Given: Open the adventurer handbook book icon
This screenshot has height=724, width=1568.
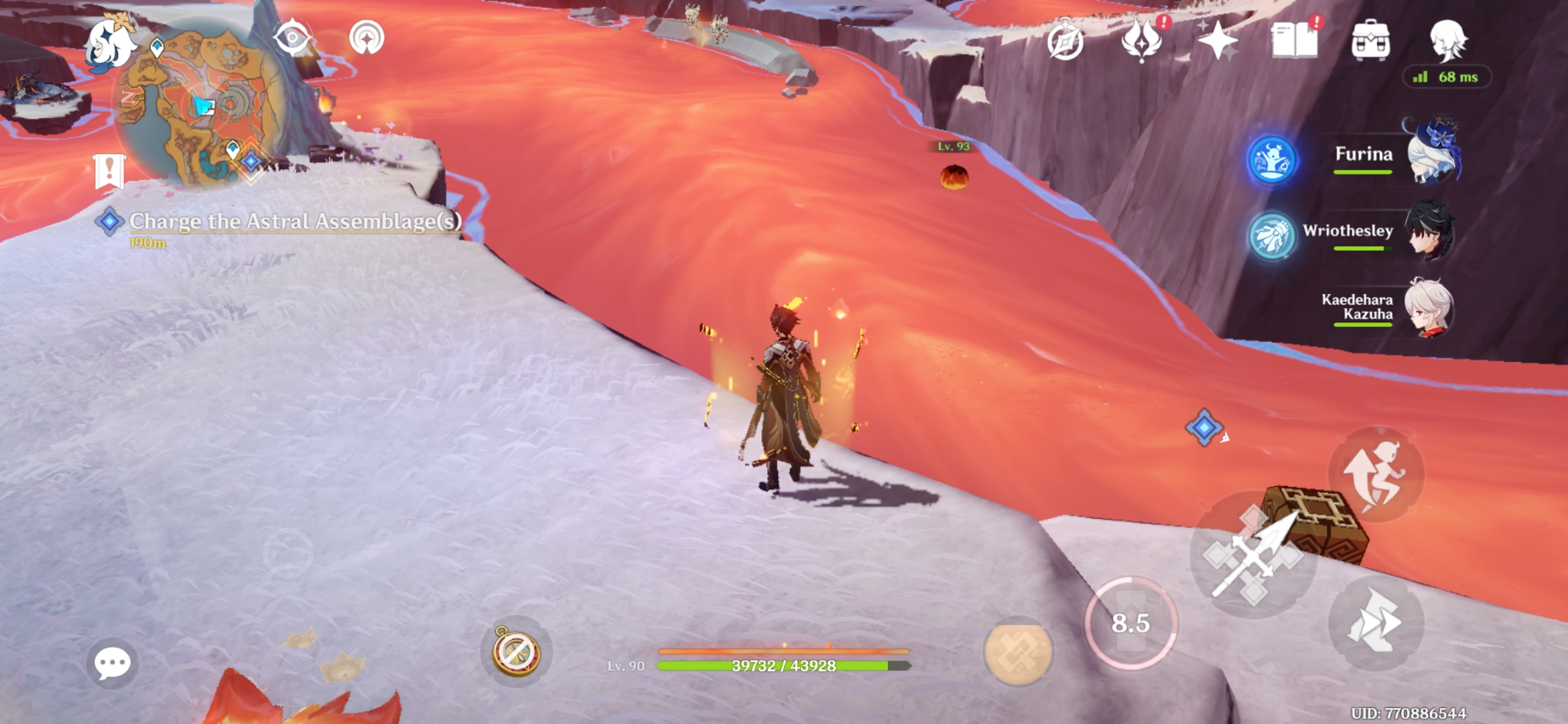Looking at the screenshot, I should 1295,40.
